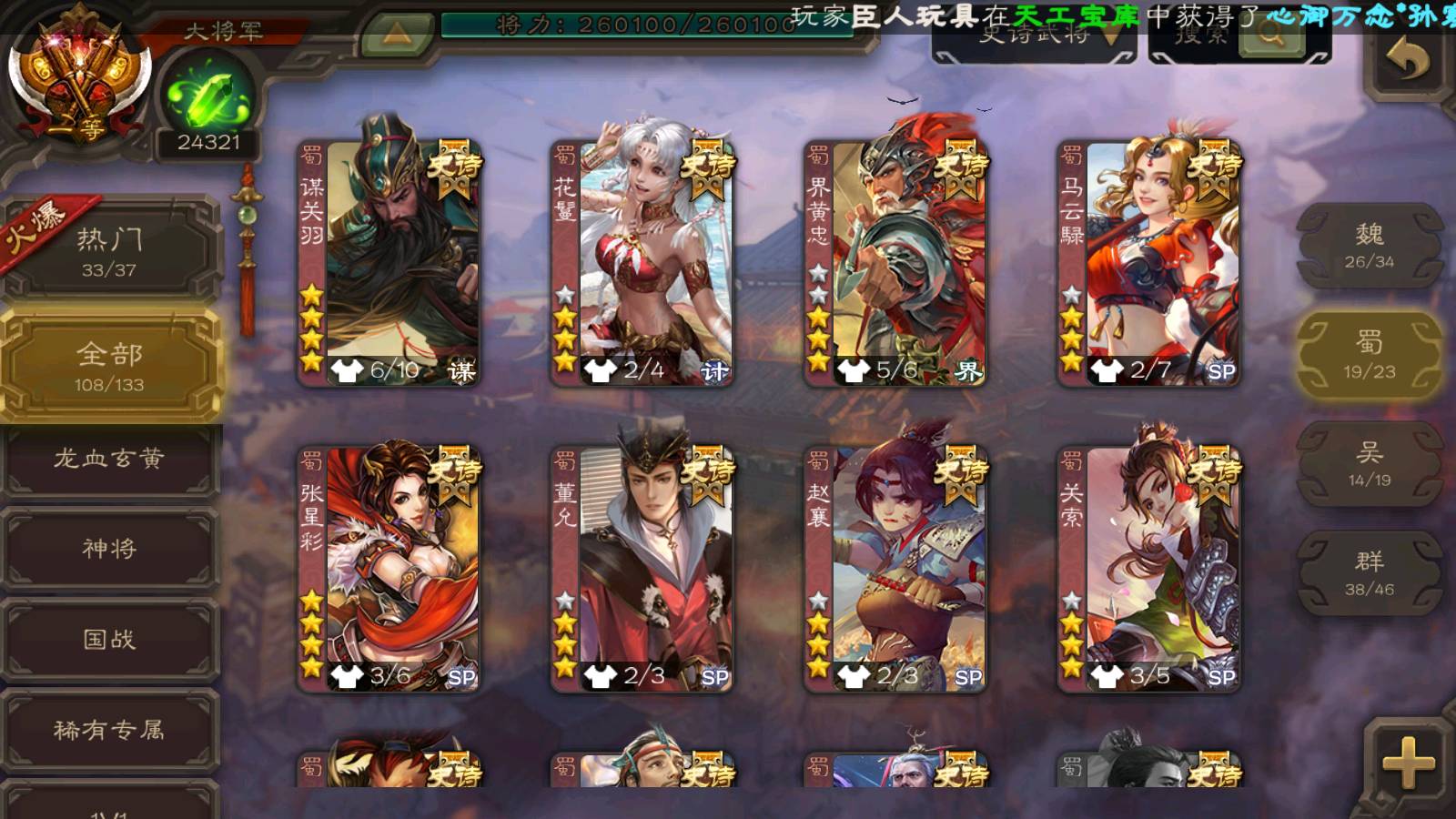
Task: Switch to the 热门 category tab
Action: tap(109, 251)
